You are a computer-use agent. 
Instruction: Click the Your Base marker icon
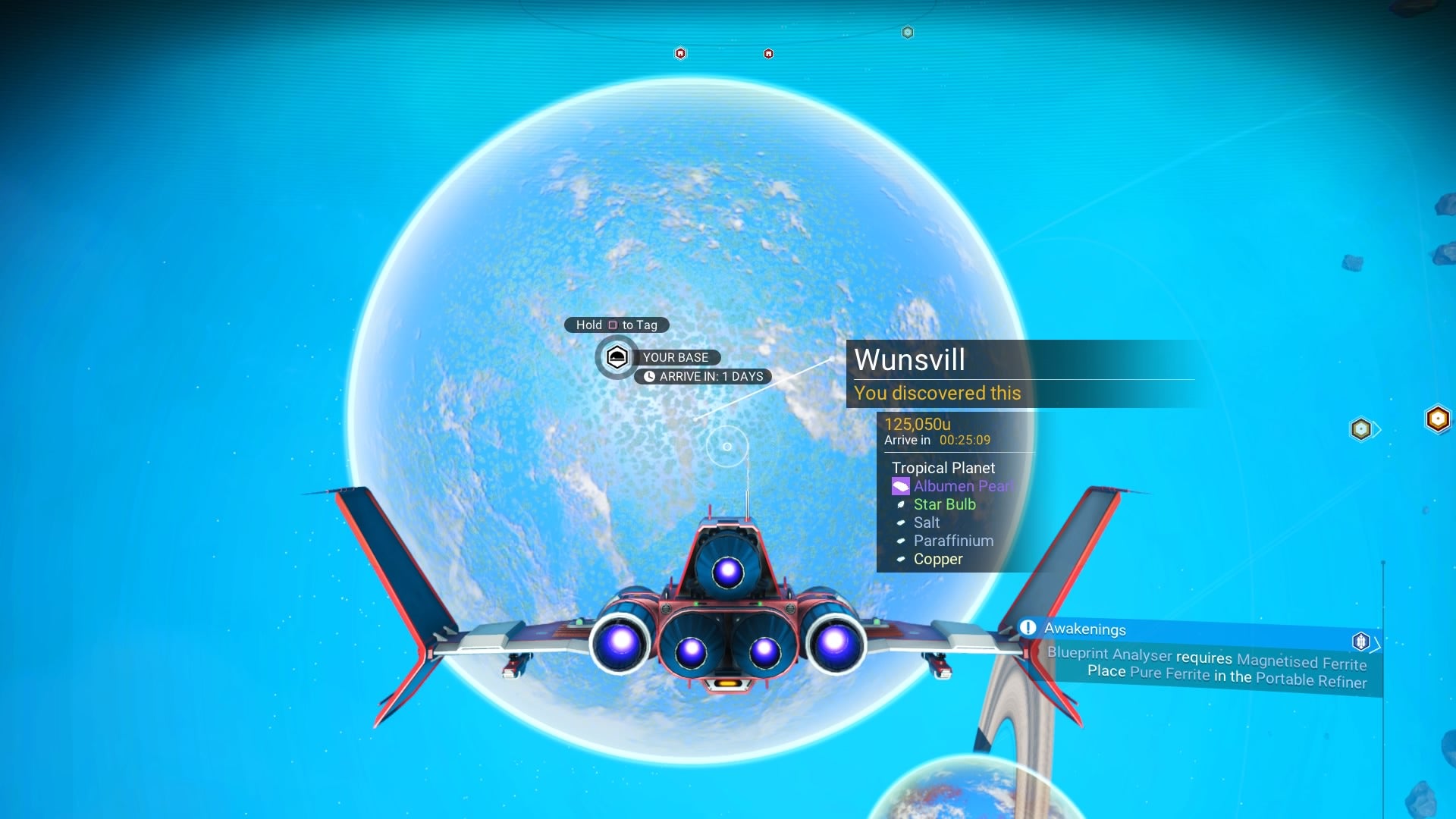tap(617, 357)
